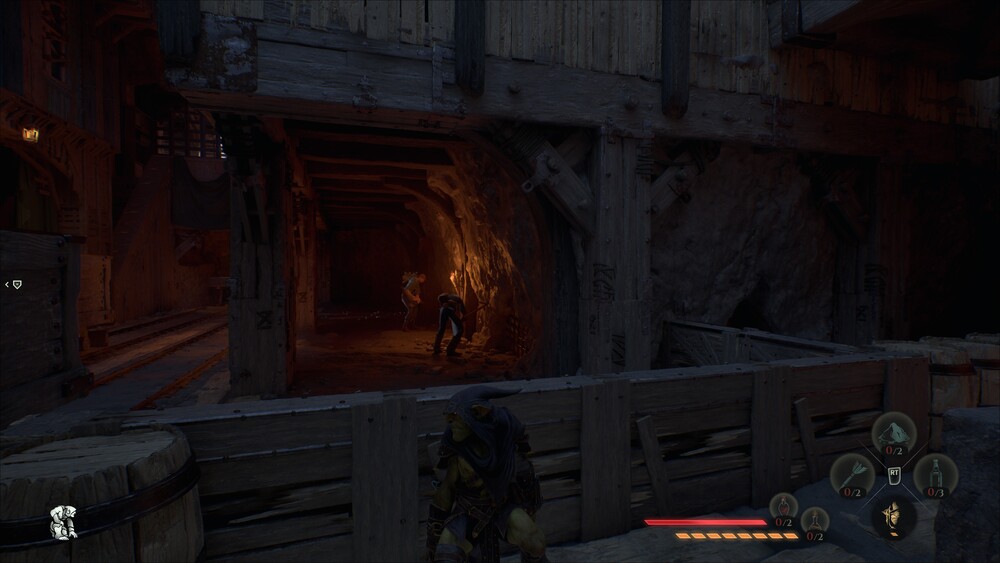Activate the goblin whisper ability icon
Image resolution: width=1000 pixels, height=563 pixels.
(893, 516)
